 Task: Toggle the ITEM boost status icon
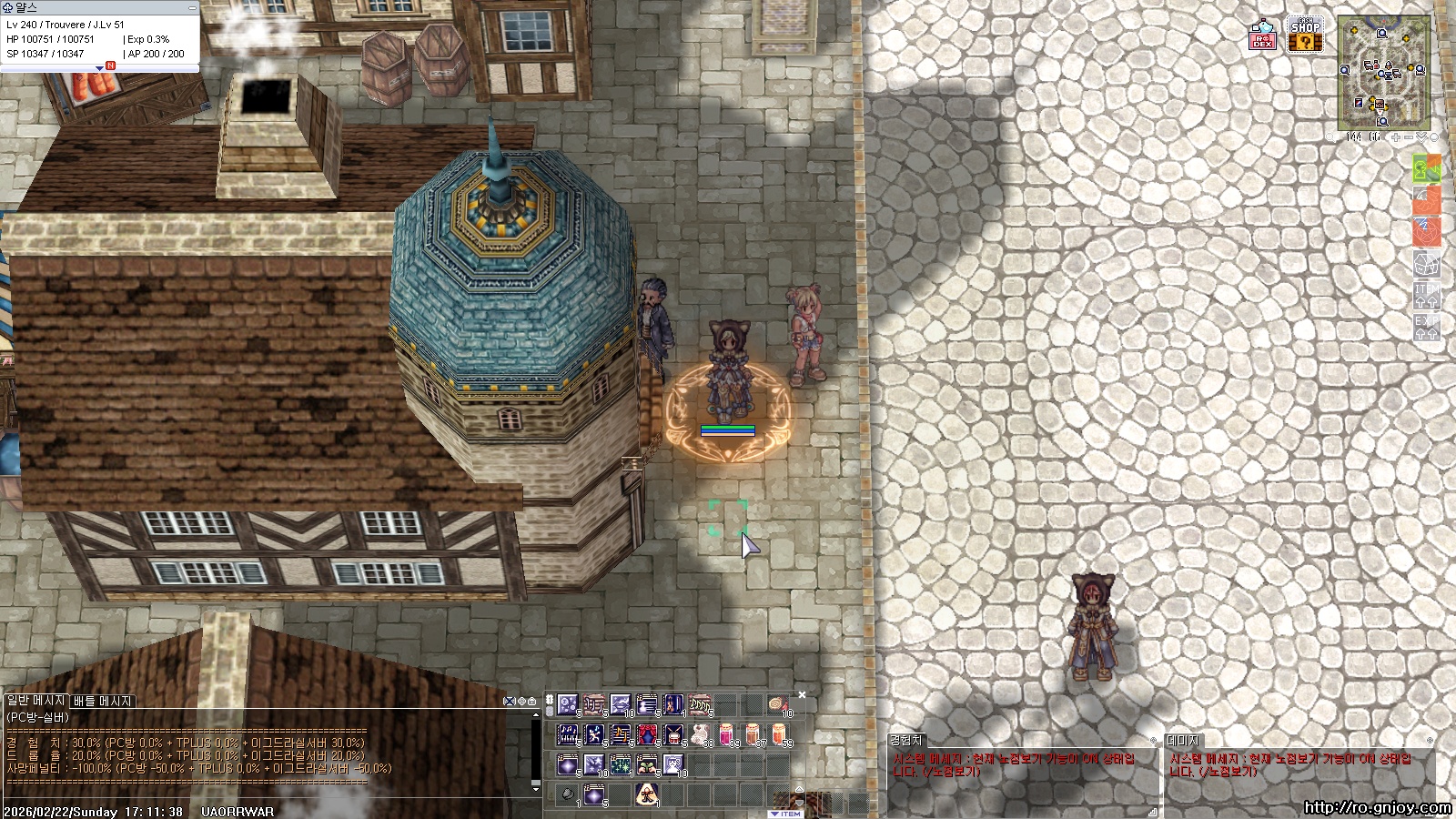pos(1426,296)
